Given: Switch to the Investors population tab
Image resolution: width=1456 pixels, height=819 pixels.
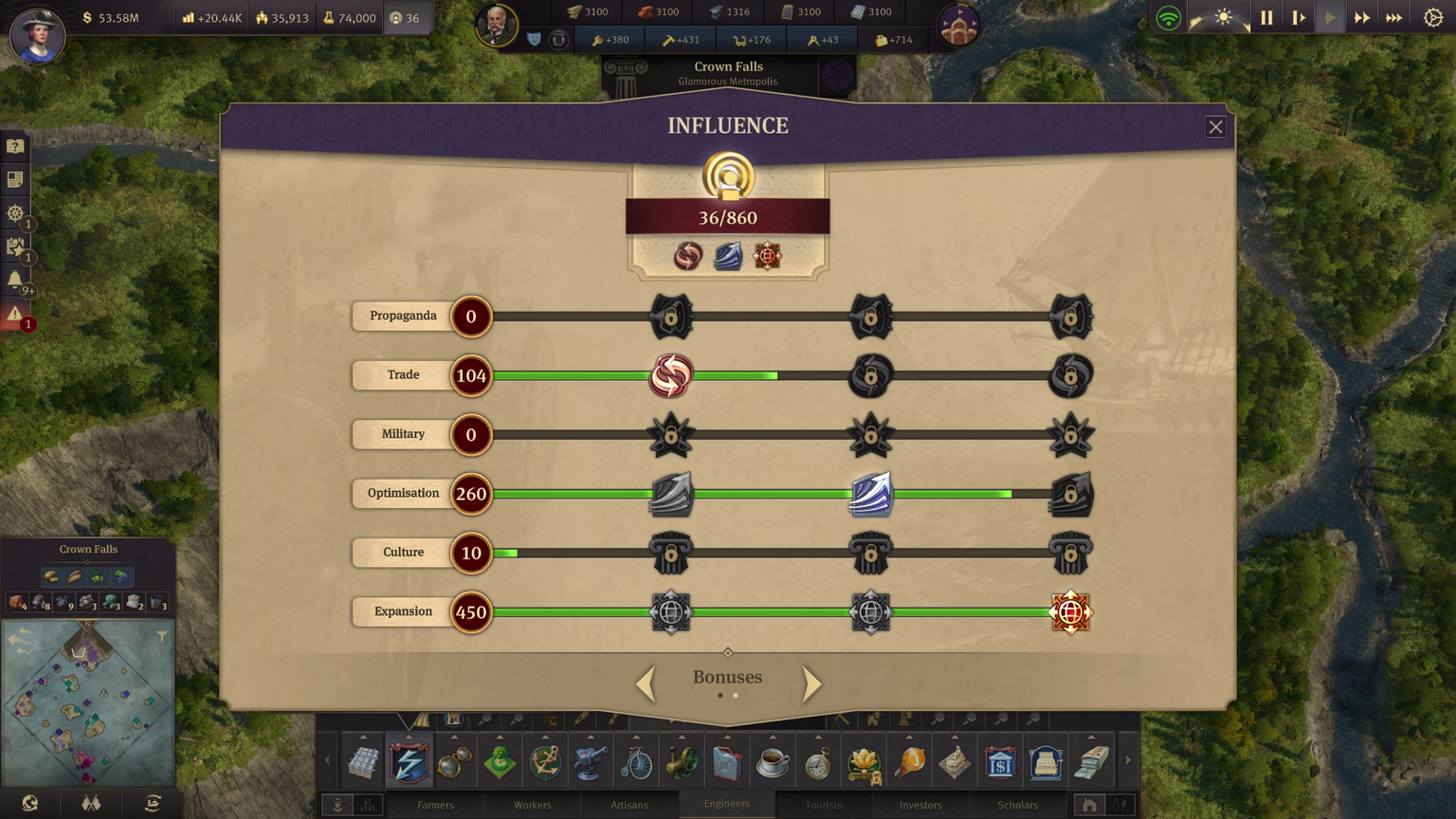Looking at the screenshot, I should (x=920, y=805).
